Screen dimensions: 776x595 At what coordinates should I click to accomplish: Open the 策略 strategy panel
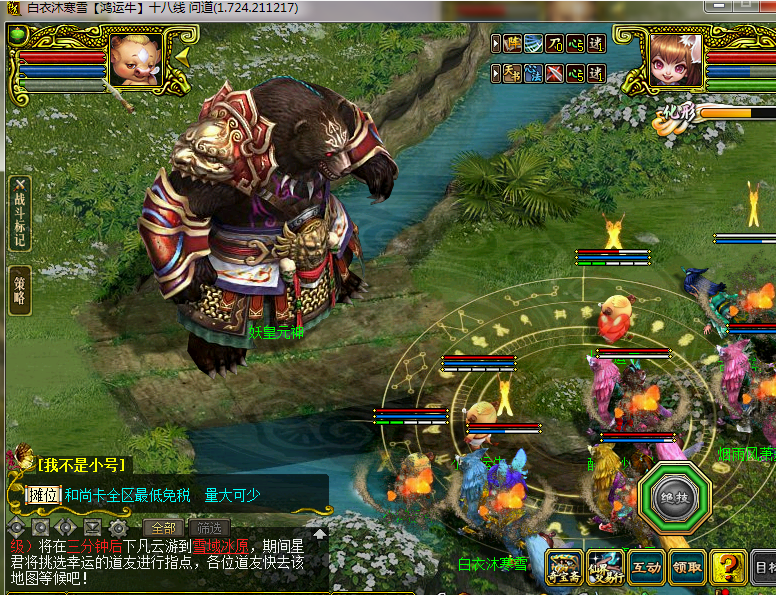pos(20,290)
